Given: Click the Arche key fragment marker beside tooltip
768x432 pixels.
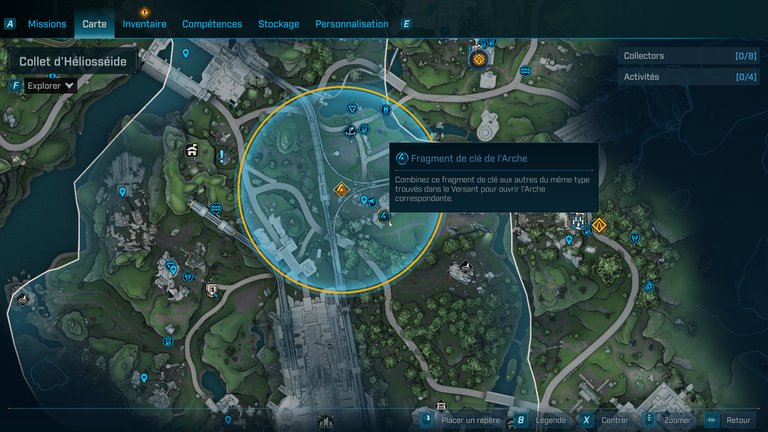Looking at the screenshot, I should (x=384, y=216).
